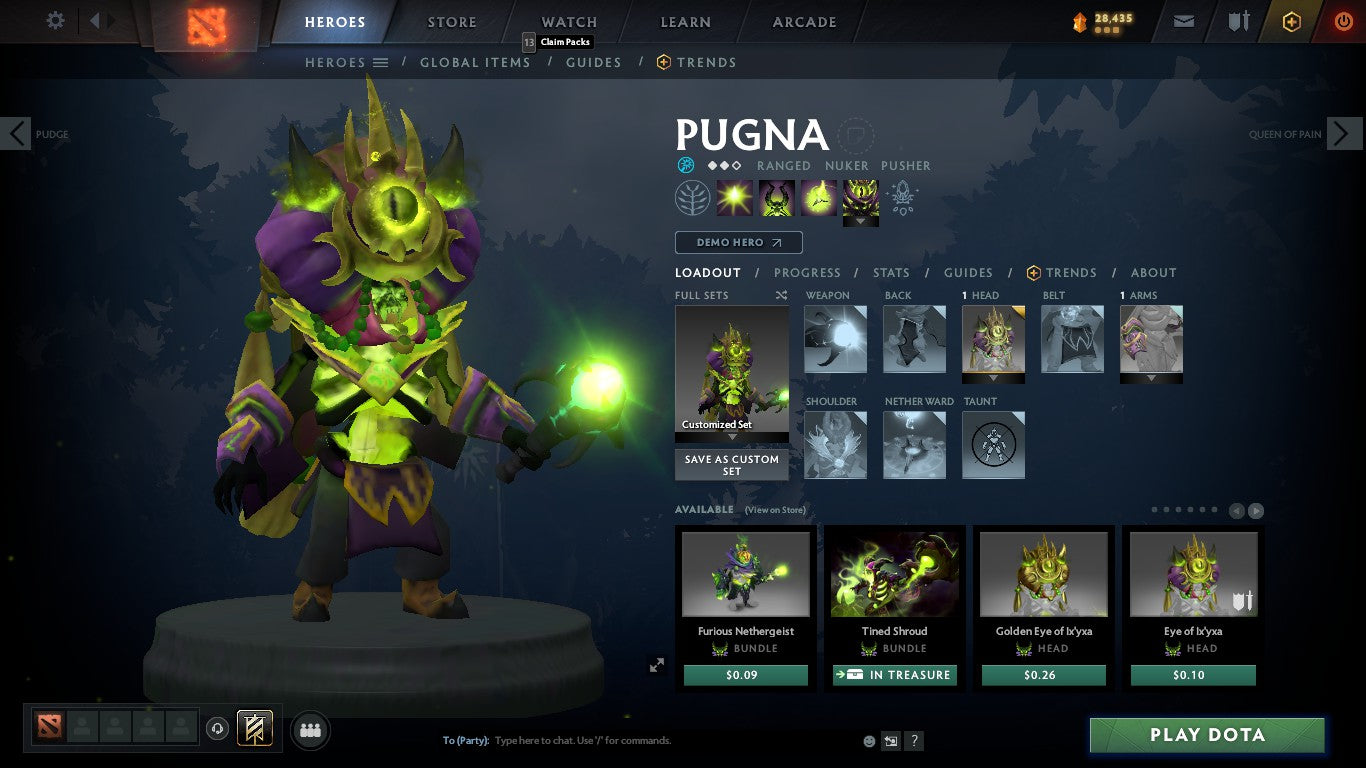The height and width of the screenshot is (768, 1366).
Task: Click the PLAY DOTA button
Action: point(1208,734)
